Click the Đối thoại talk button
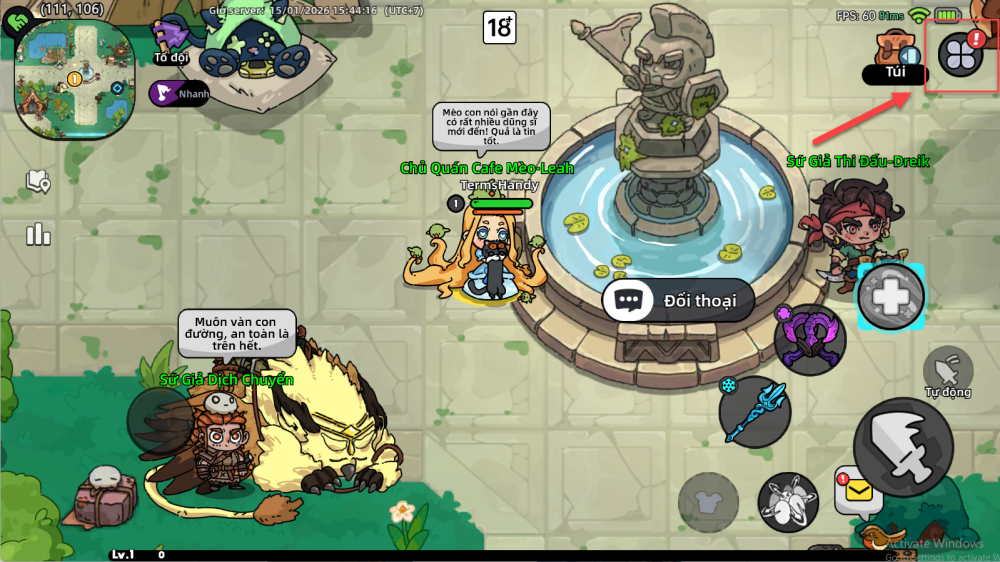 click(678, 301)
